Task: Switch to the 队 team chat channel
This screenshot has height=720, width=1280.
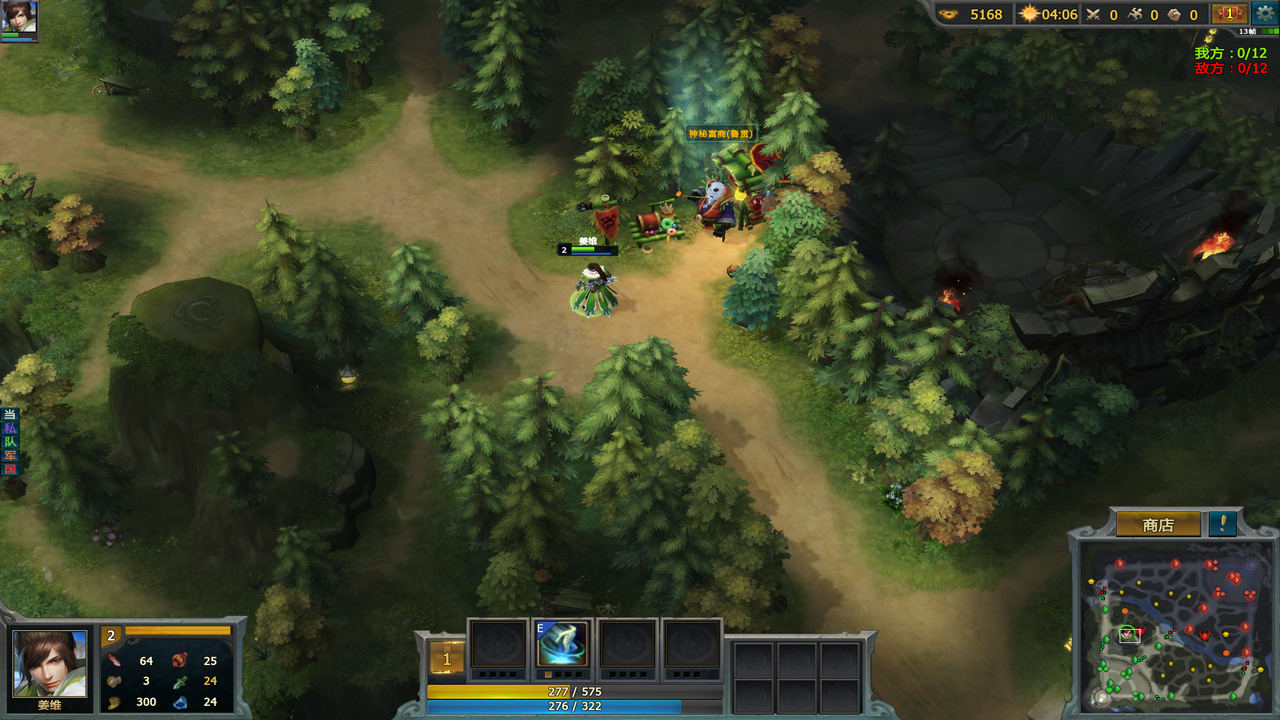Action: coord(10,442)
